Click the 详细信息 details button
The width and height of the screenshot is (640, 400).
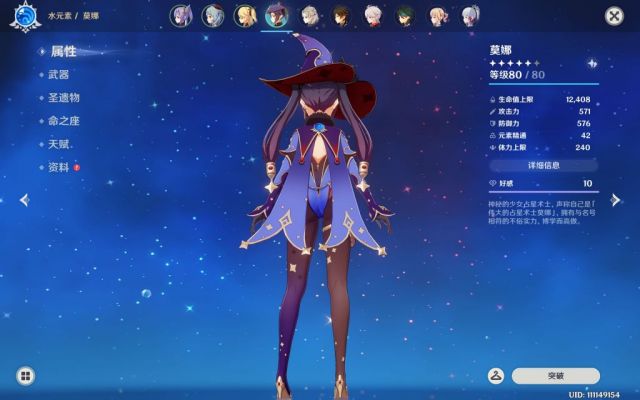[543, 165]
